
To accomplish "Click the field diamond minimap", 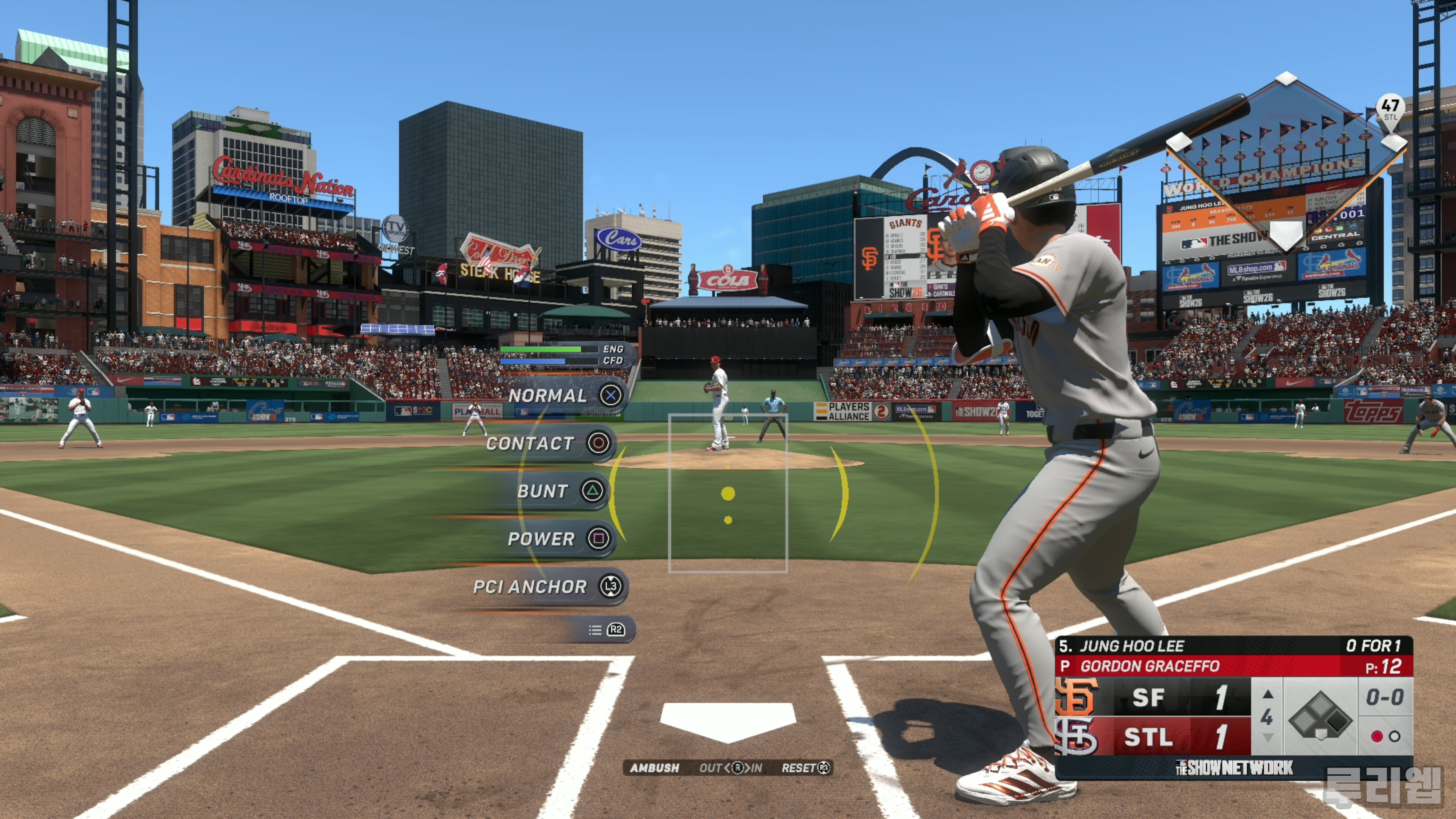I will pyautogui.click(x=1286, y=164).
